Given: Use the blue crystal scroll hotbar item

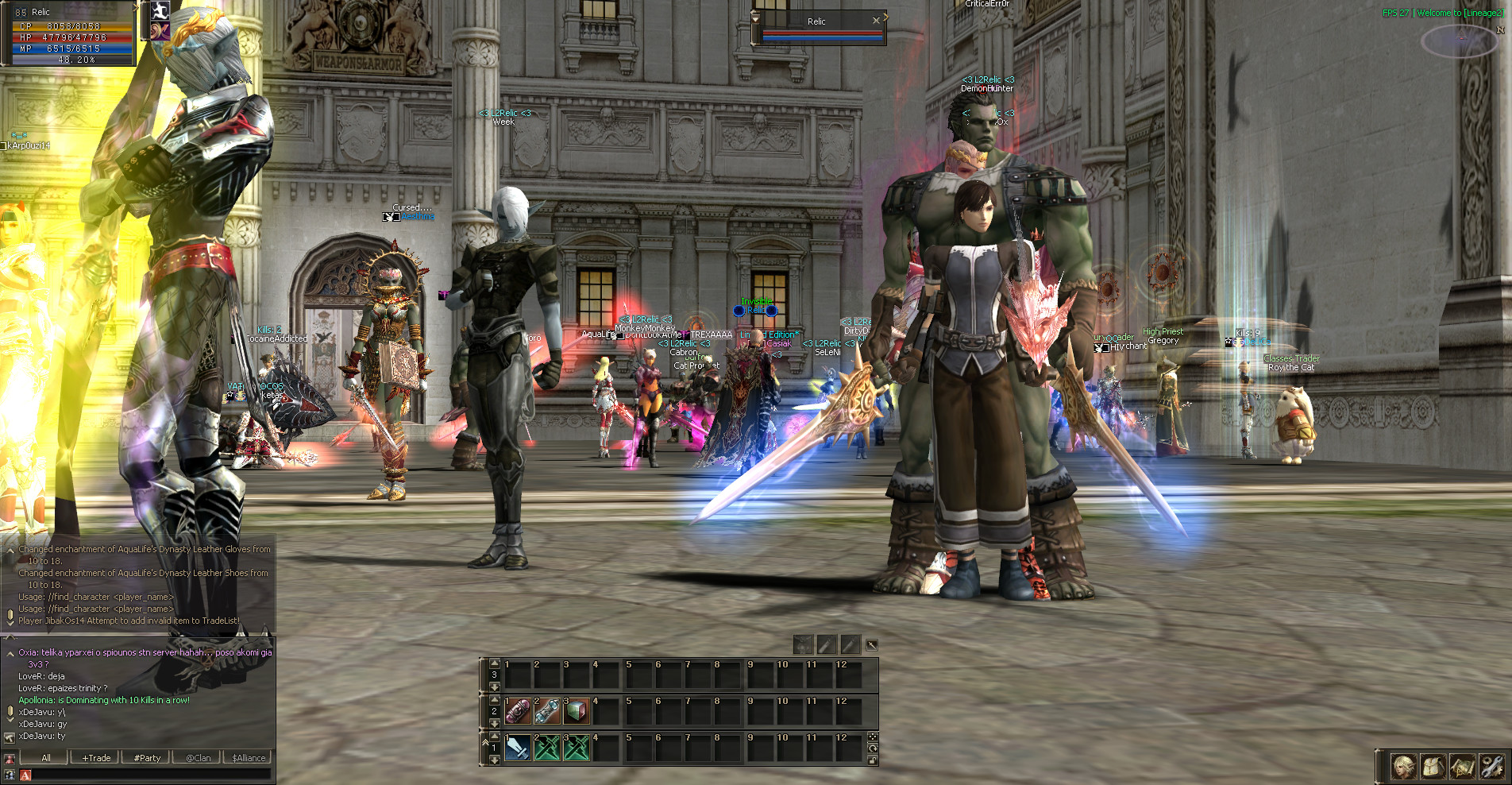Looking at the screenshot, I should pyautogui.click(x=547, y=711).
